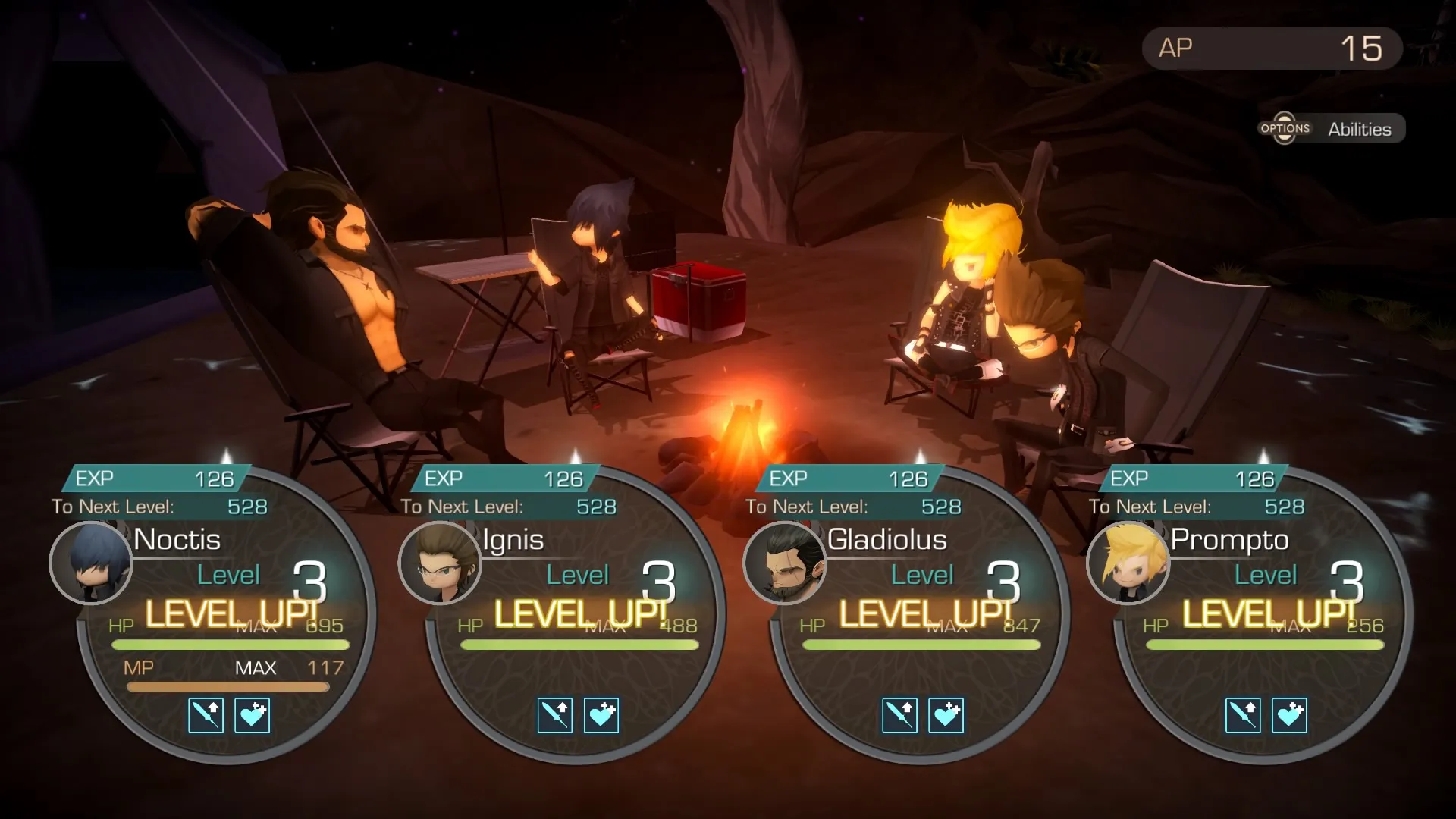Pick Prompto's heart HP boost icon
1456x819 pixels.
[x=1290, y=715]
